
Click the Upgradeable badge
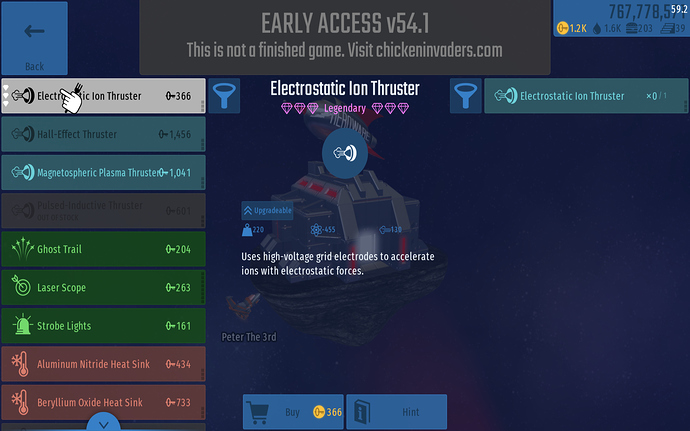(x=265, y=211)
